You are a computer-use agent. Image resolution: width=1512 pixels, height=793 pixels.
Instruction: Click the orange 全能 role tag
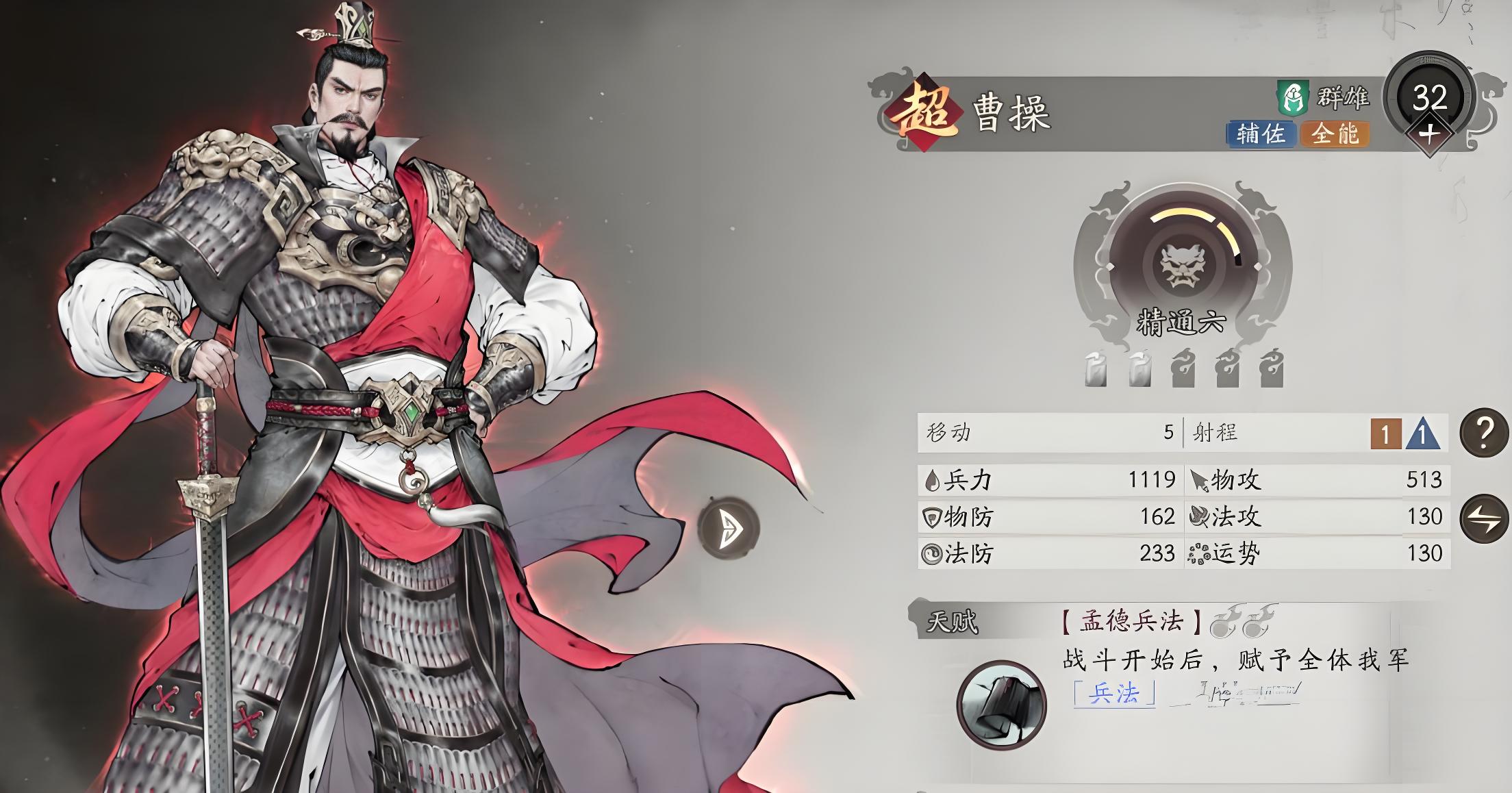[x=1335, y=134]
